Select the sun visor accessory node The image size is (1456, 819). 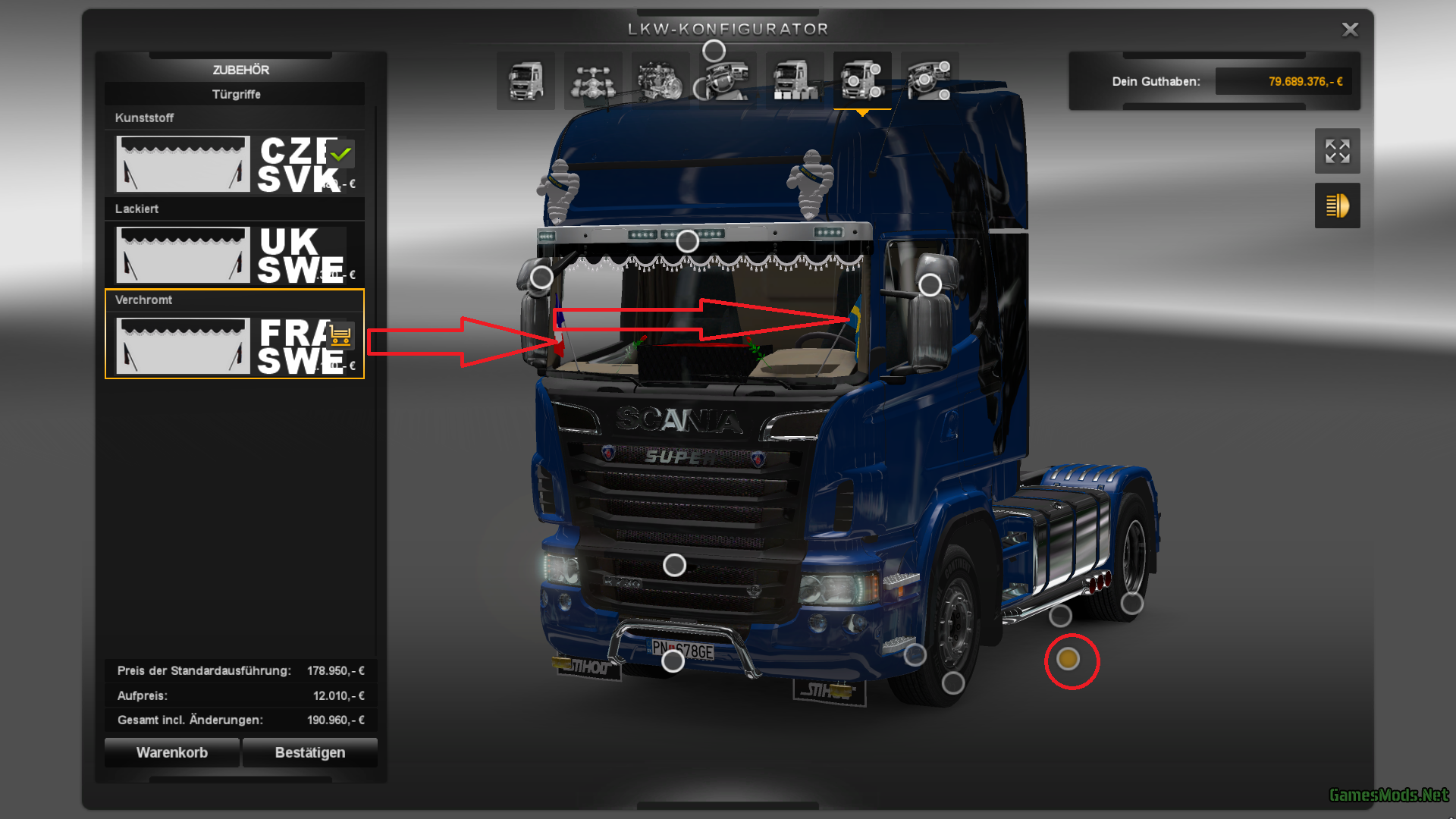[x=687, y=241]
